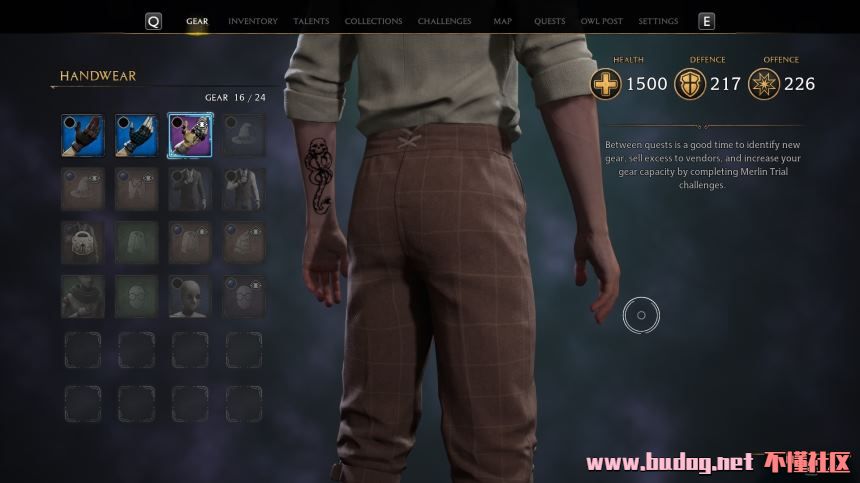Select the purple handwear gloves slot
860x483 pixels.
click(190, 135)
